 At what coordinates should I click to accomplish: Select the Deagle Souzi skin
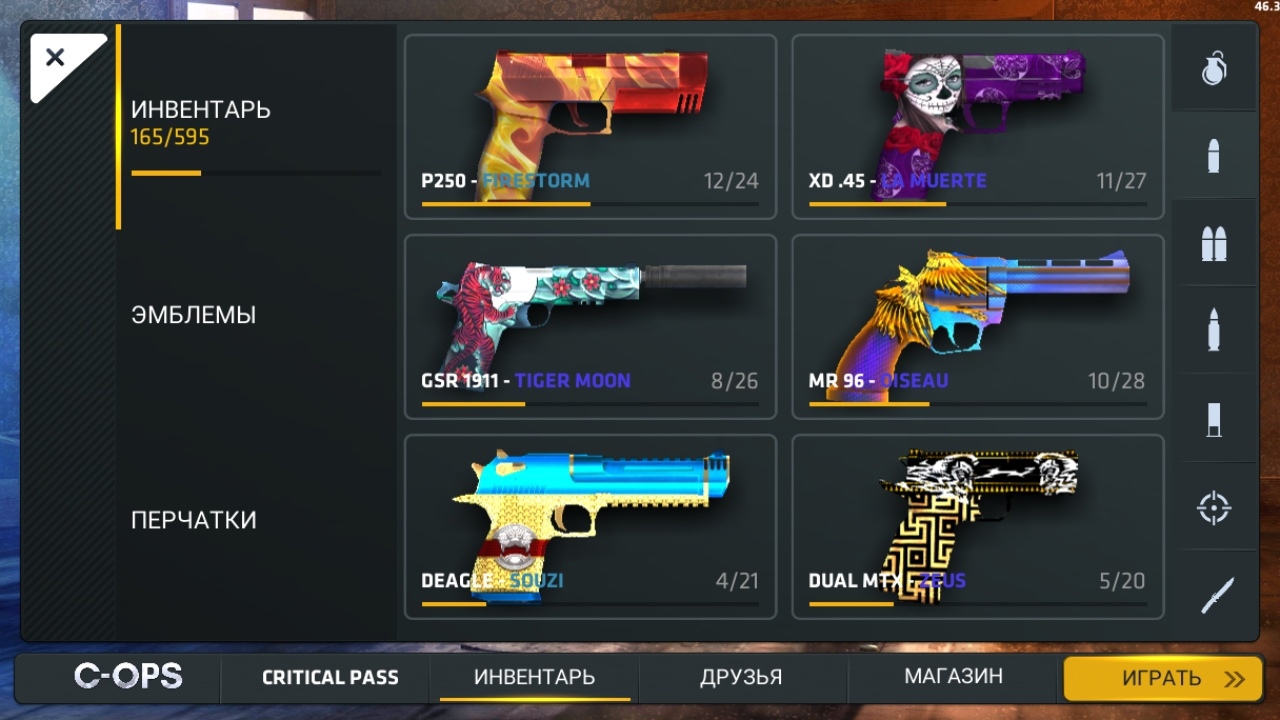click(590, 527)
